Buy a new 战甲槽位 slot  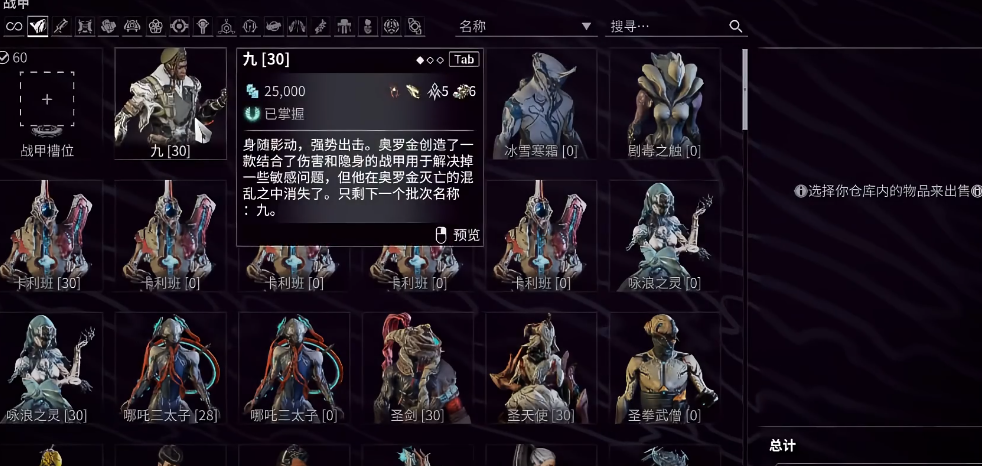click(47, 99)
